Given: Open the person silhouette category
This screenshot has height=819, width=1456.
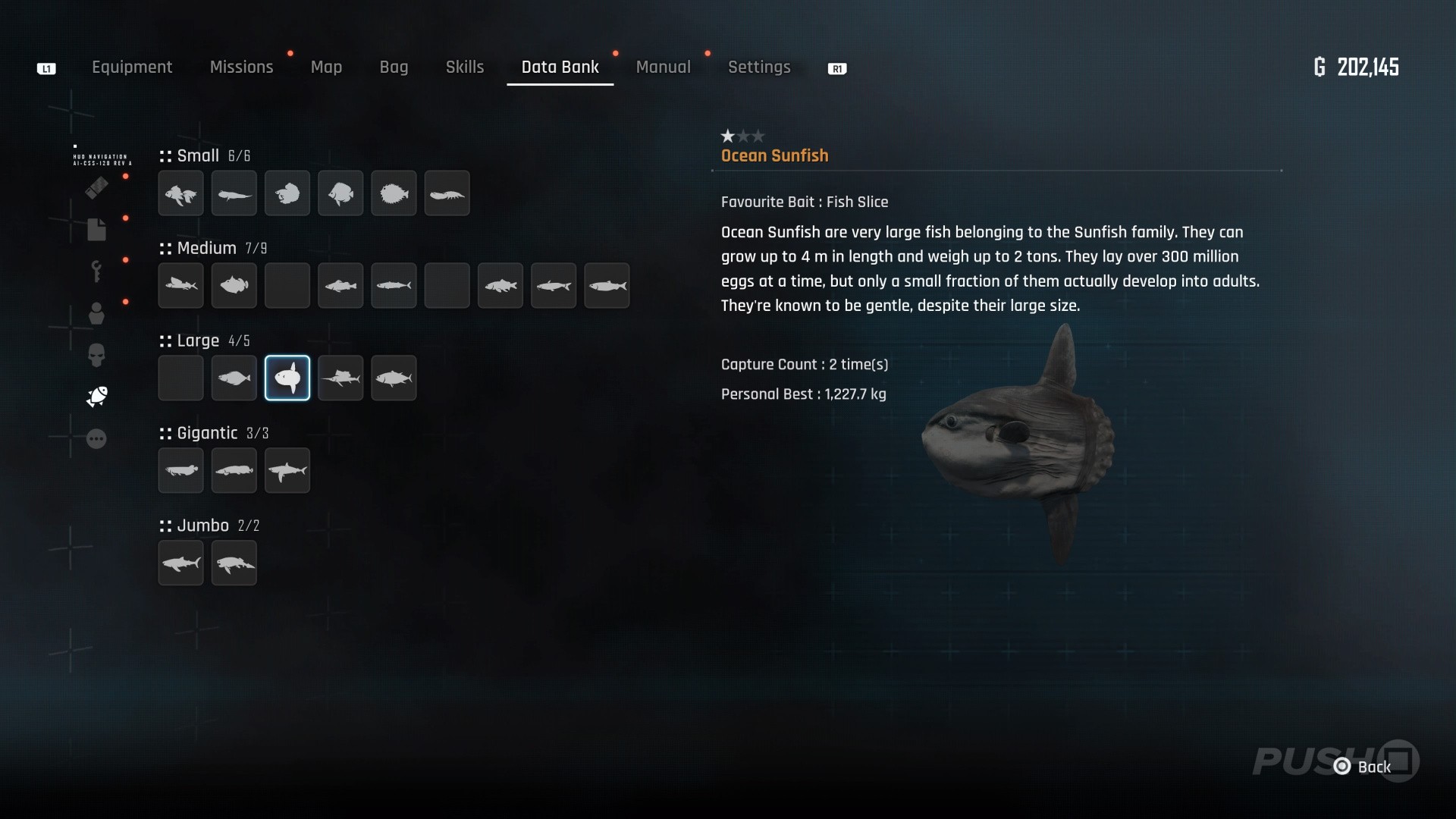Looking at the screenshot, I should [x=96, y=313].
